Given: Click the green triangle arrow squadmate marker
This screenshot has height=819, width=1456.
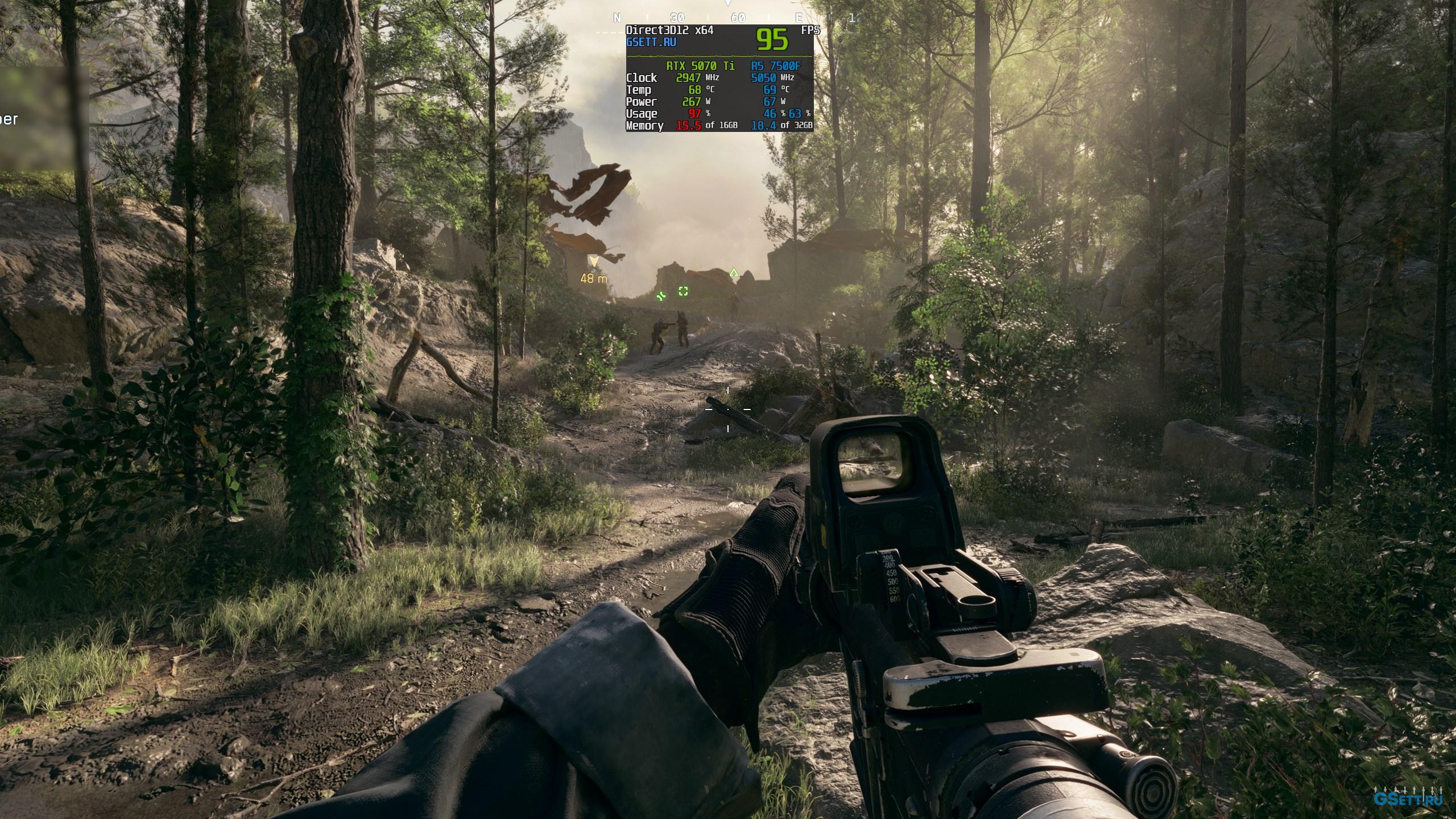Looking at the screenshot, I should pyautogui.click(x=734, y=272).
